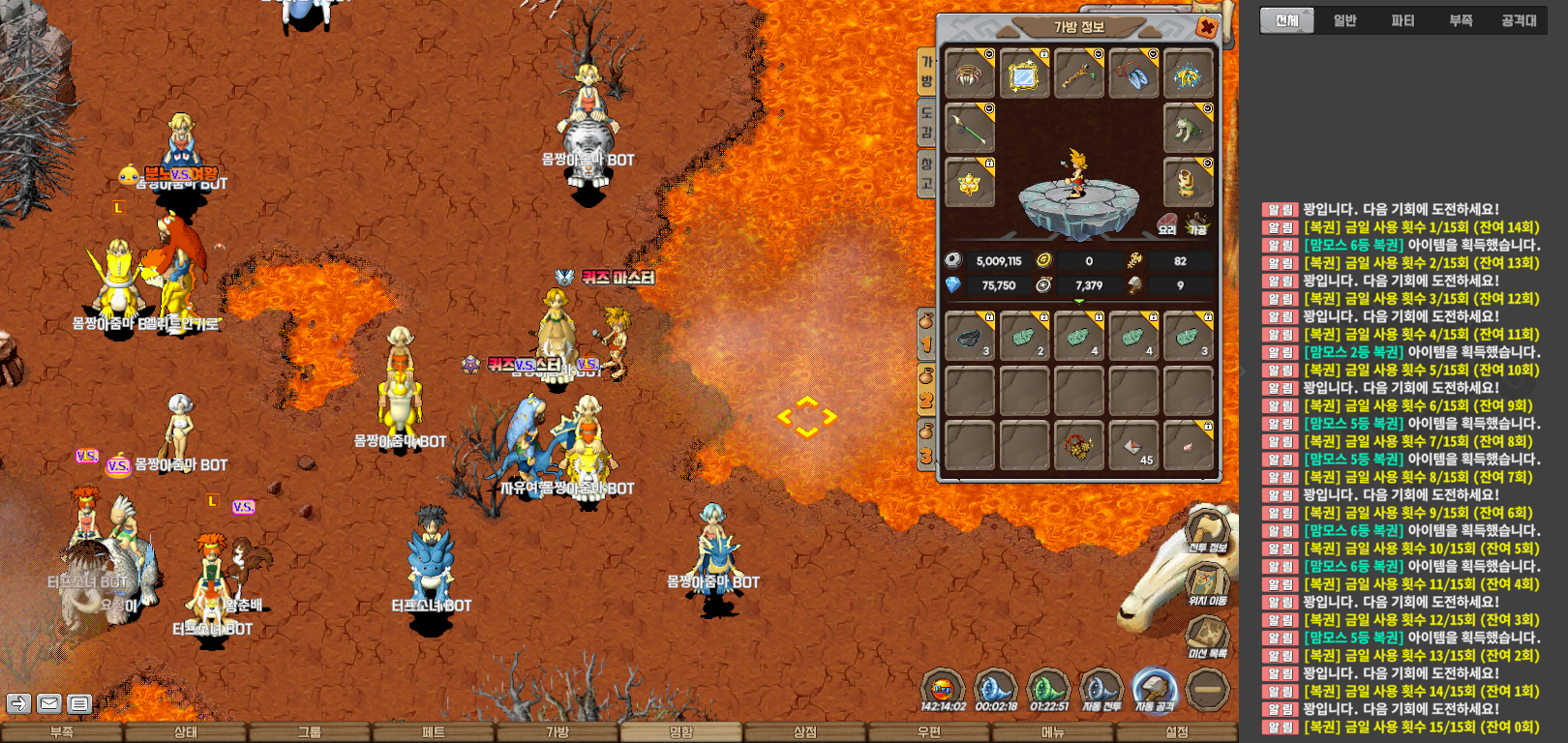The height and width of the screenshot is (743, 1568).
Task: Close the 가방 정보 bag window
Action: (1207, 28)
